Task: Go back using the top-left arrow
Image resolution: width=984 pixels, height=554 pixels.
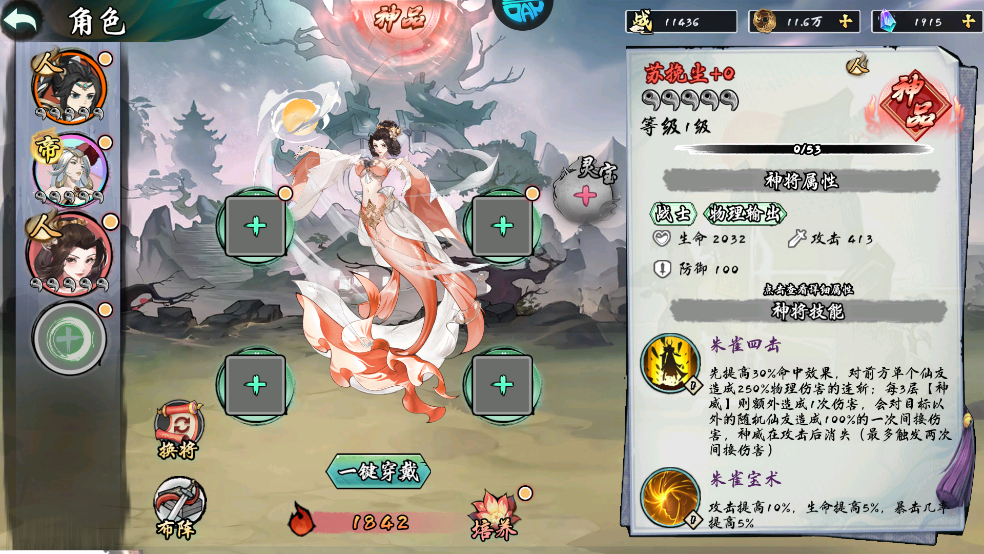Action: [22, 19]
